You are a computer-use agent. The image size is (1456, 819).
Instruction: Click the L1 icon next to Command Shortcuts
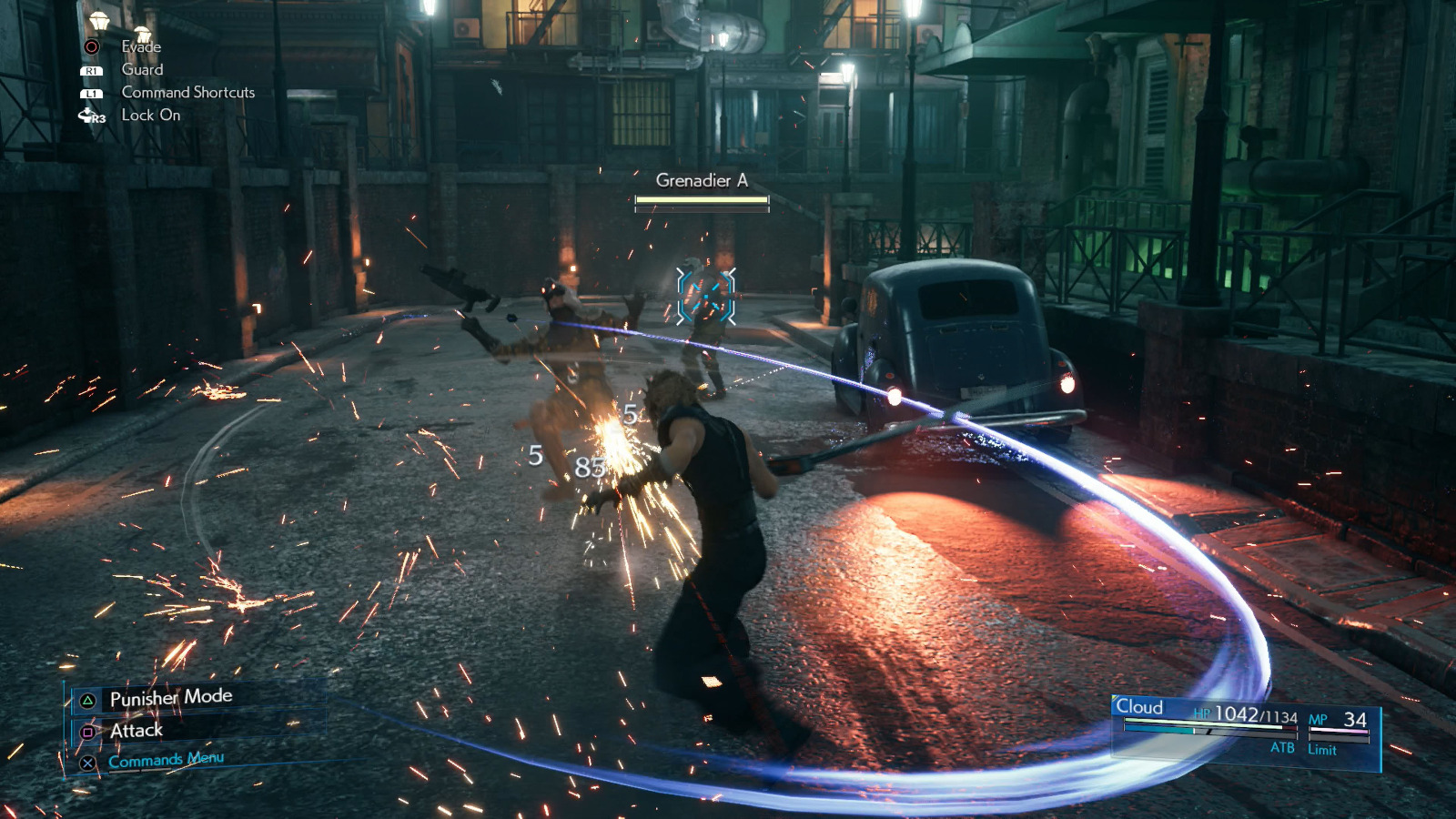coord(91,92)
